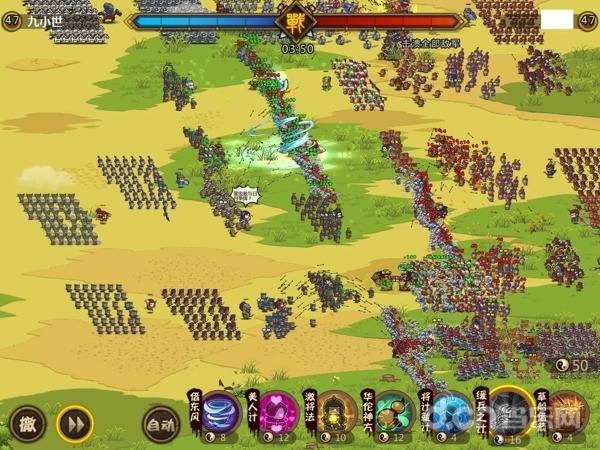Cast the 激将法 skill
This screenshot has width=600, height=450.
(x=335, y=412)
